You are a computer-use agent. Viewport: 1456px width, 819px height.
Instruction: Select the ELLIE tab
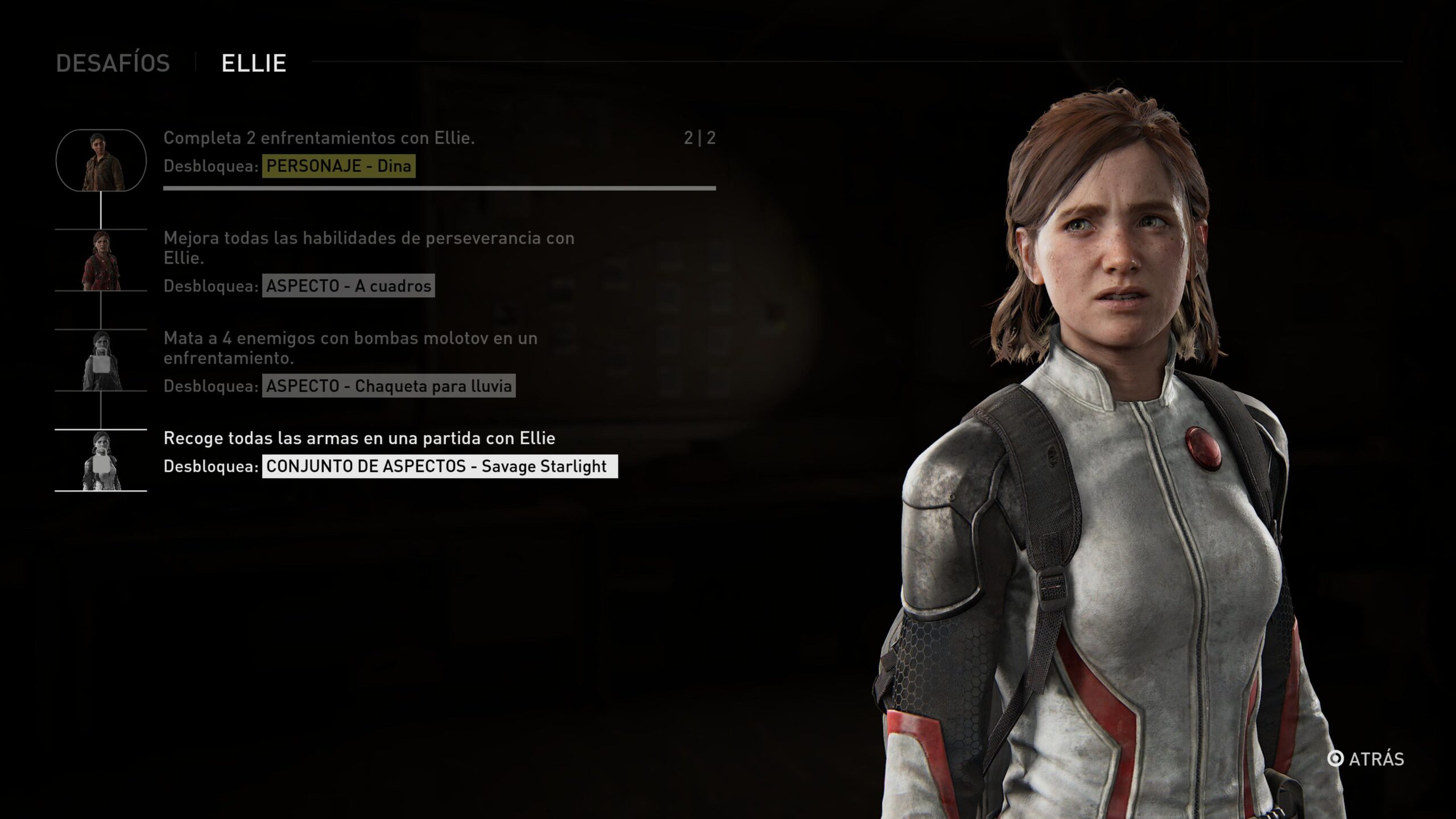tap(254, 63)
